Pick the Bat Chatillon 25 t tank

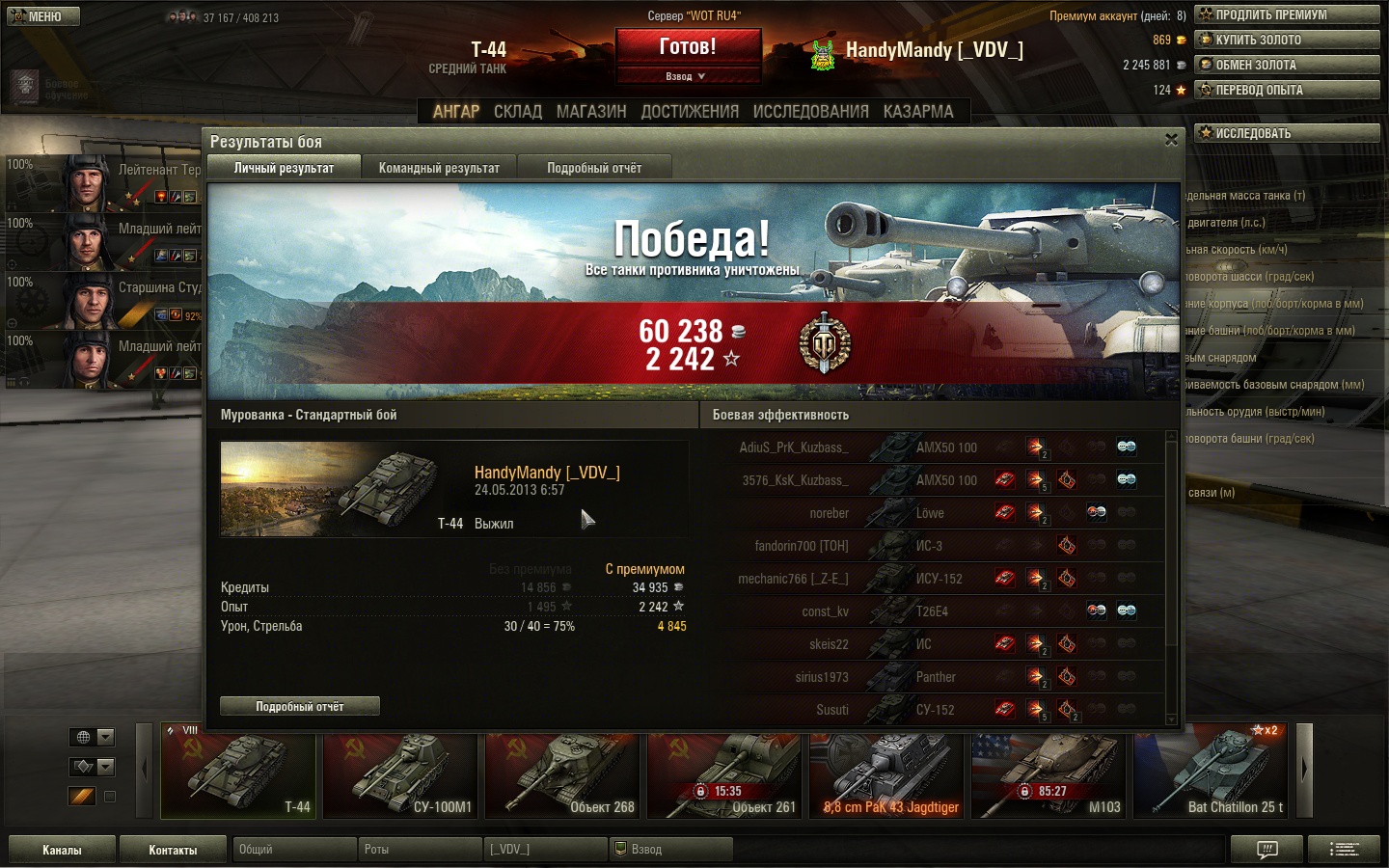(x=1211, y=772)
